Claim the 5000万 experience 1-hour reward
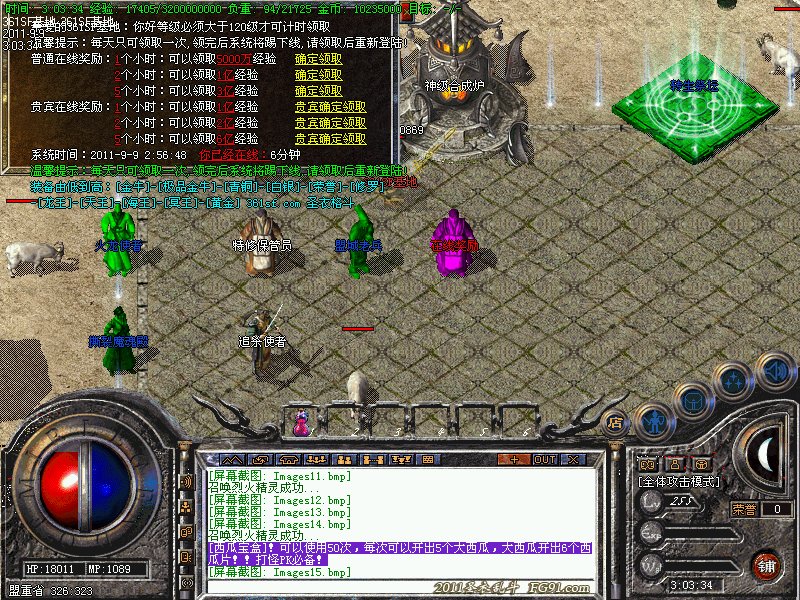This screenshot has width=800, height=600. pos(318,59)
